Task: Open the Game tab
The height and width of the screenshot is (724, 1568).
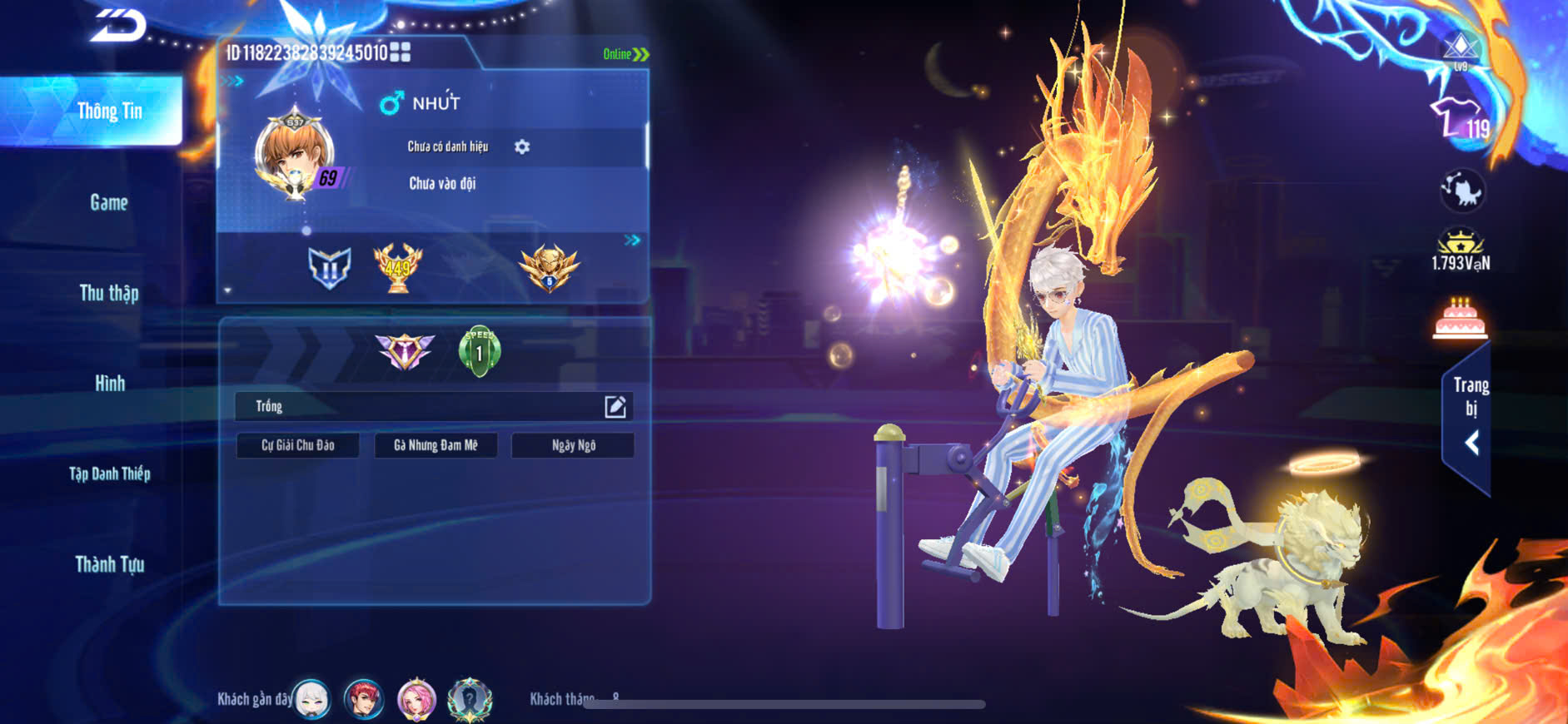Action: click(109, 202)
